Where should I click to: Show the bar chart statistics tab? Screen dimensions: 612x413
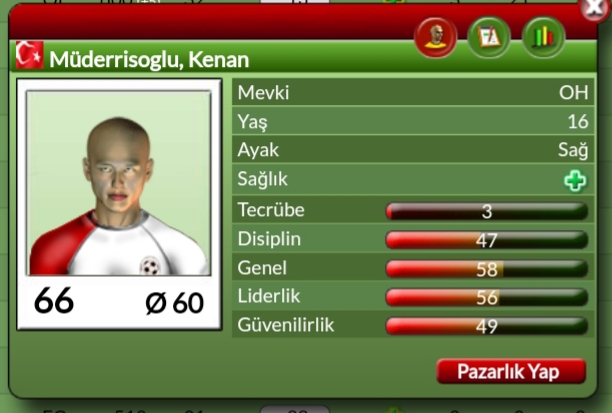[x=543, y=38]
